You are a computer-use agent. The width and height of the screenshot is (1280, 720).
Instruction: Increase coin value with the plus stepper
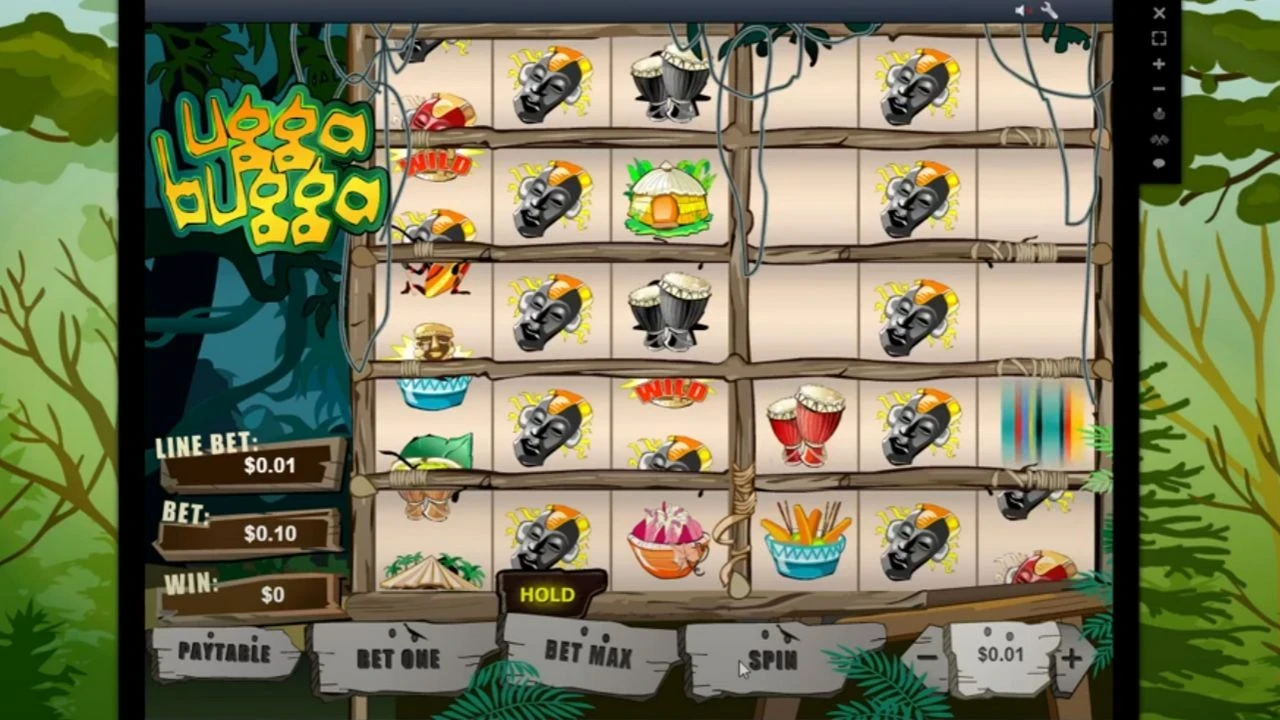(x=1073, y=655)
